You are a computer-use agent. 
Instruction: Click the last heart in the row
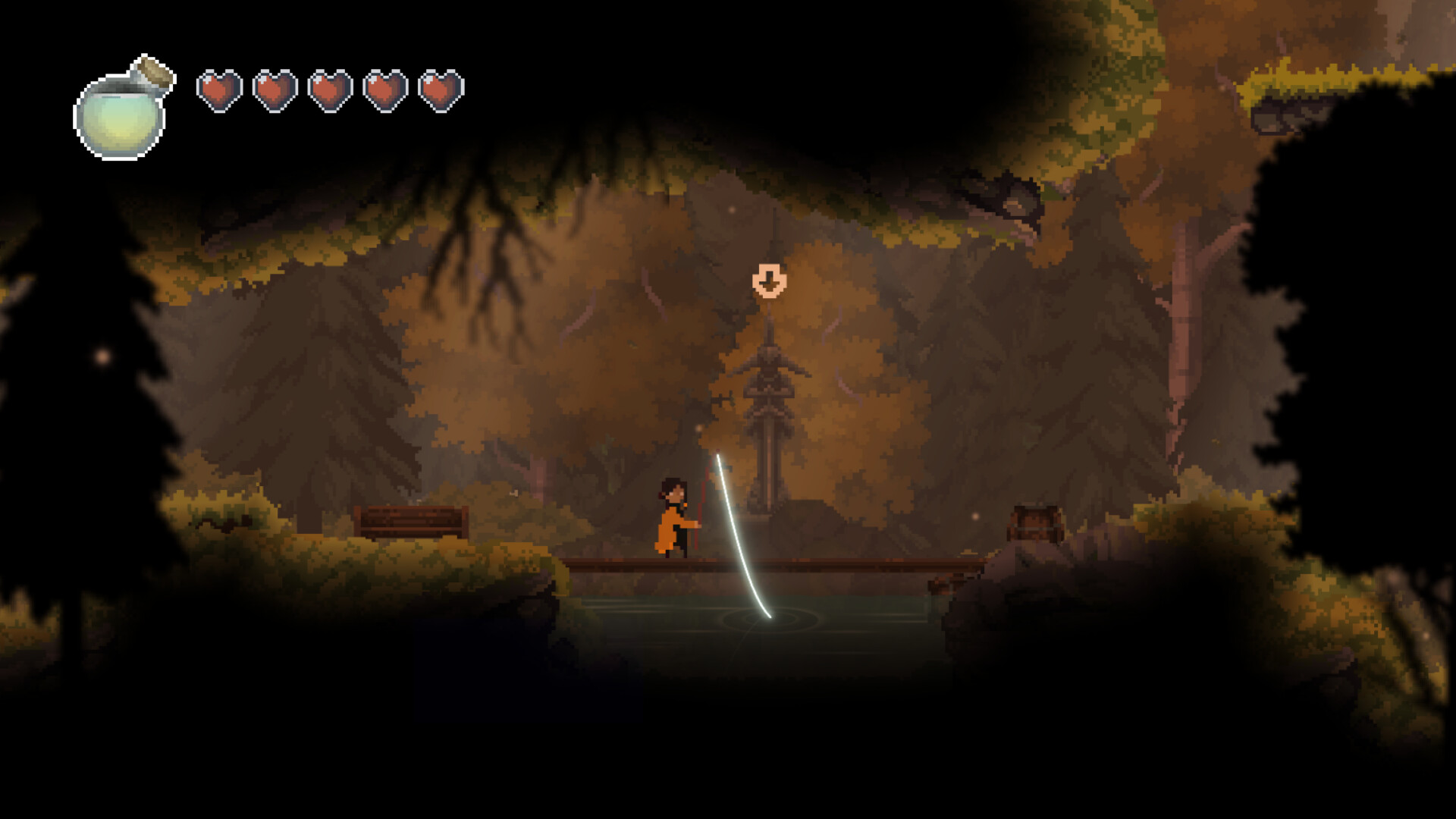coord(438,89)
